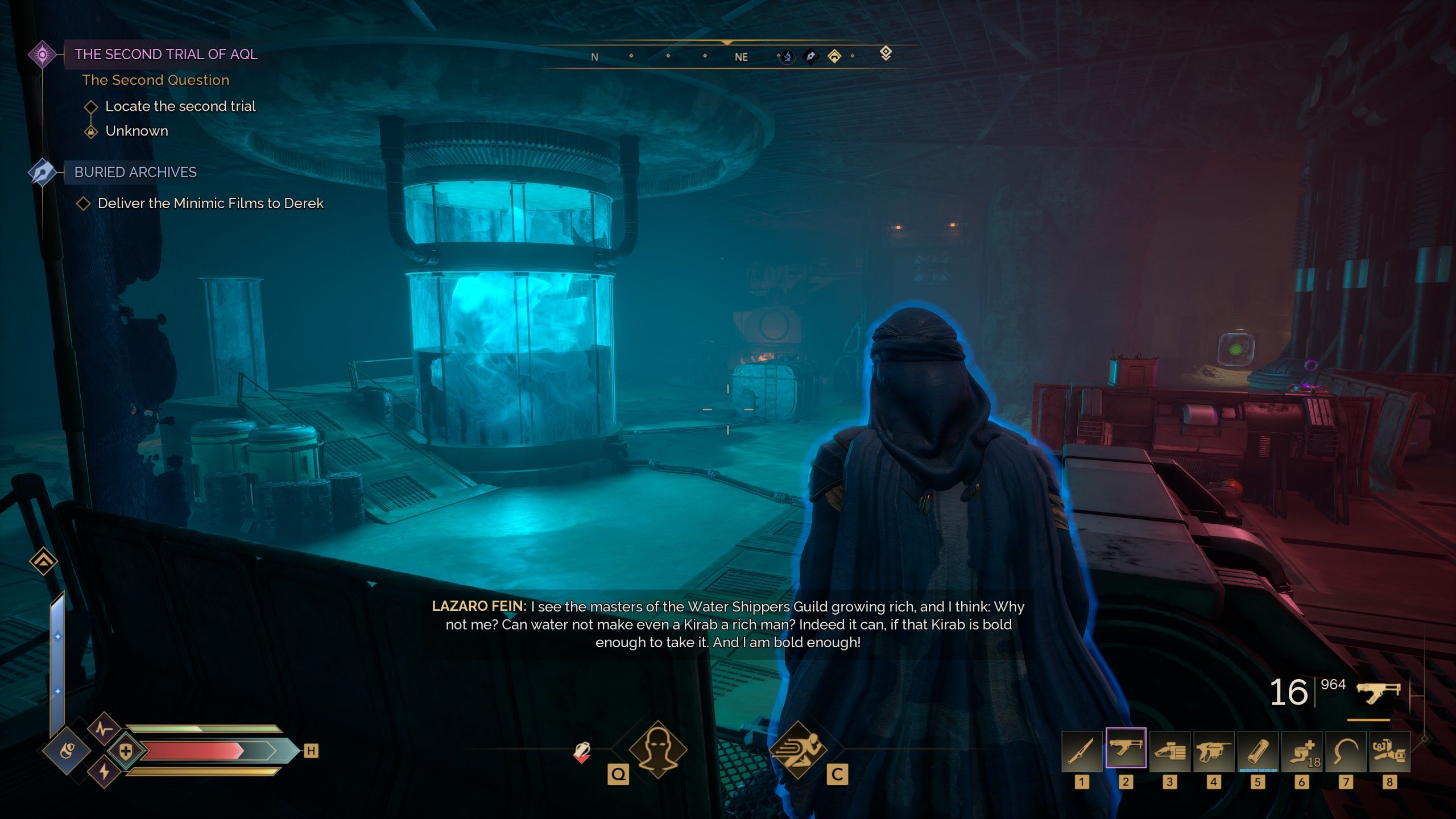Select the knife in hotbar slot 1
The width and height of the screenshot is (1456, 819).
(x=1081, y=751)
